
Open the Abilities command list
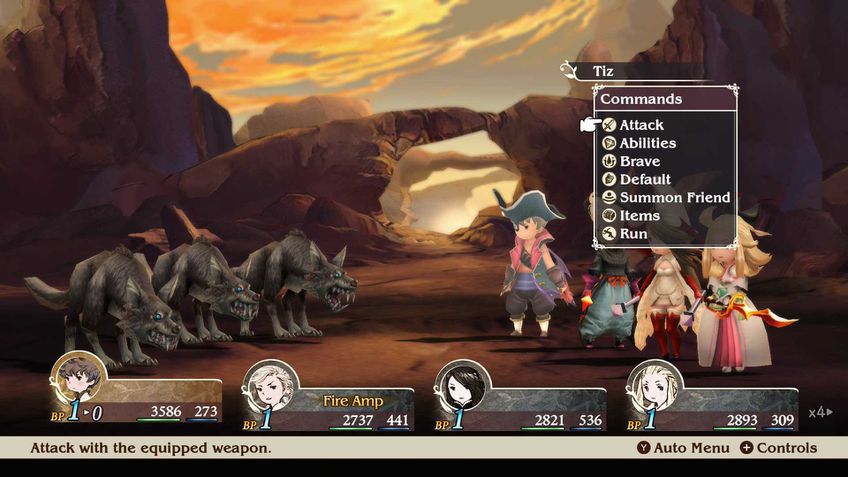point(647,143)
